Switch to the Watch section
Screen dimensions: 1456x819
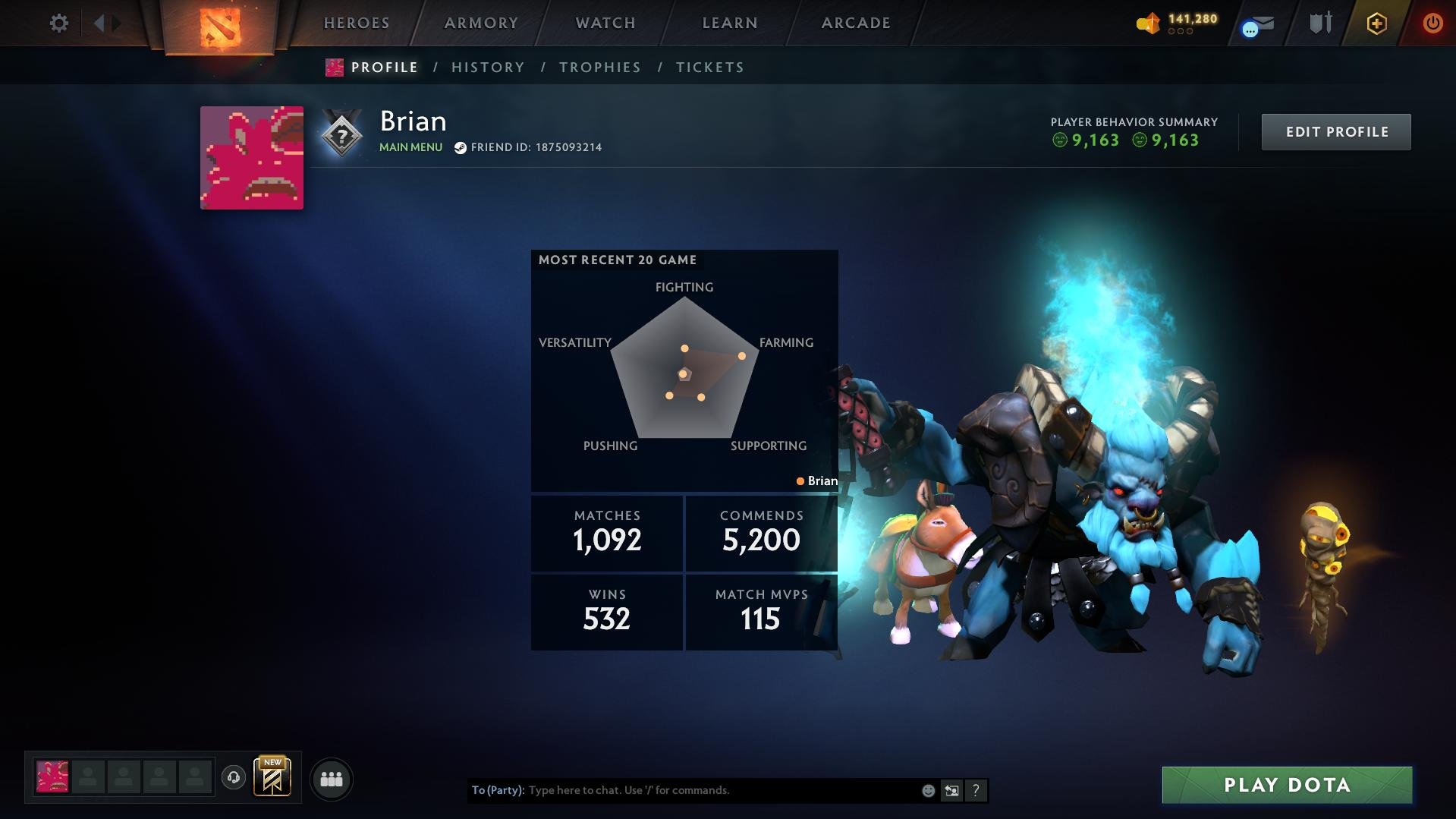605,23
